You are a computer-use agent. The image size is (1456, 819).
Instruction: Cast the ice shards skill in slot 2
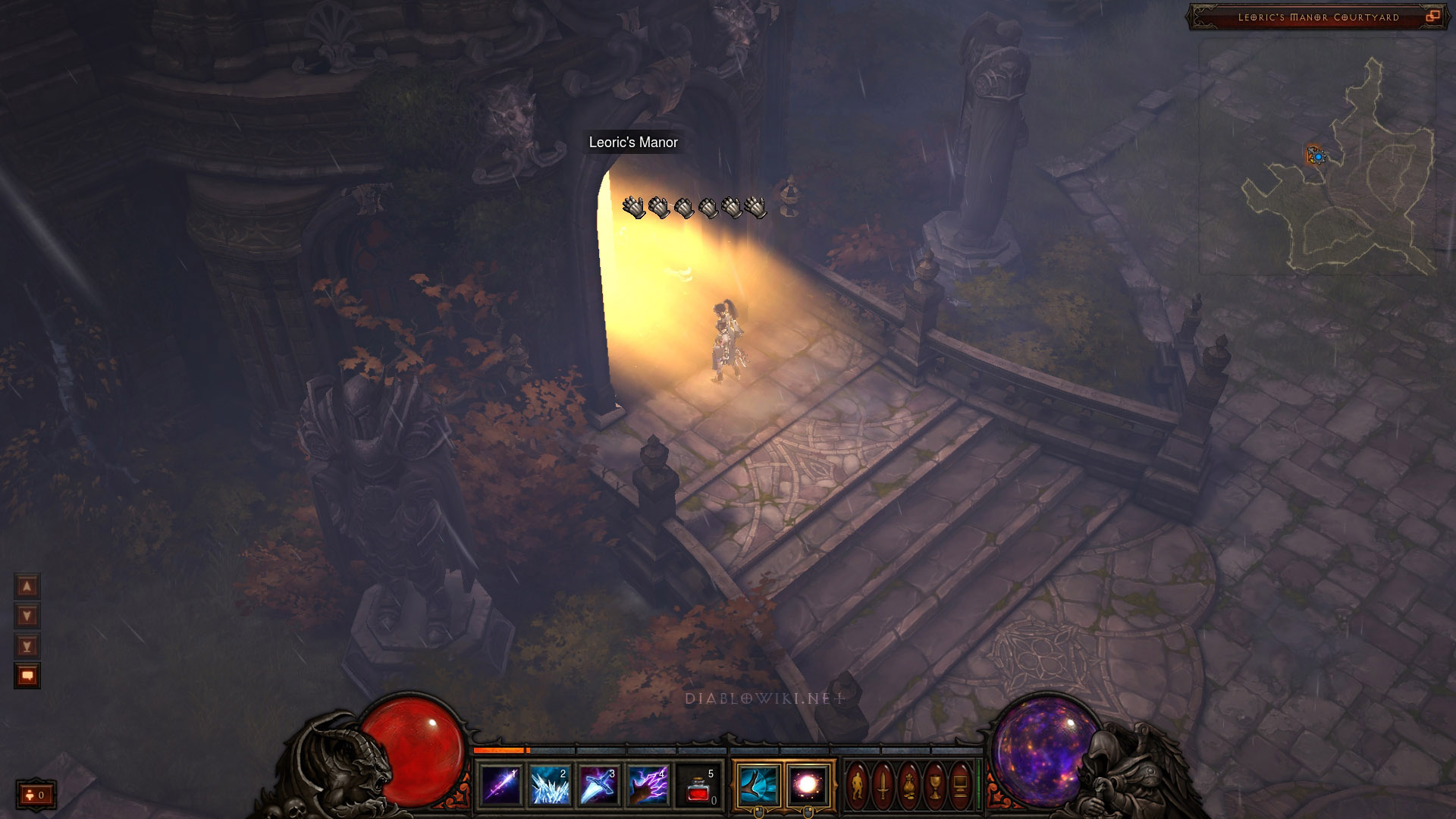[550, 786]
